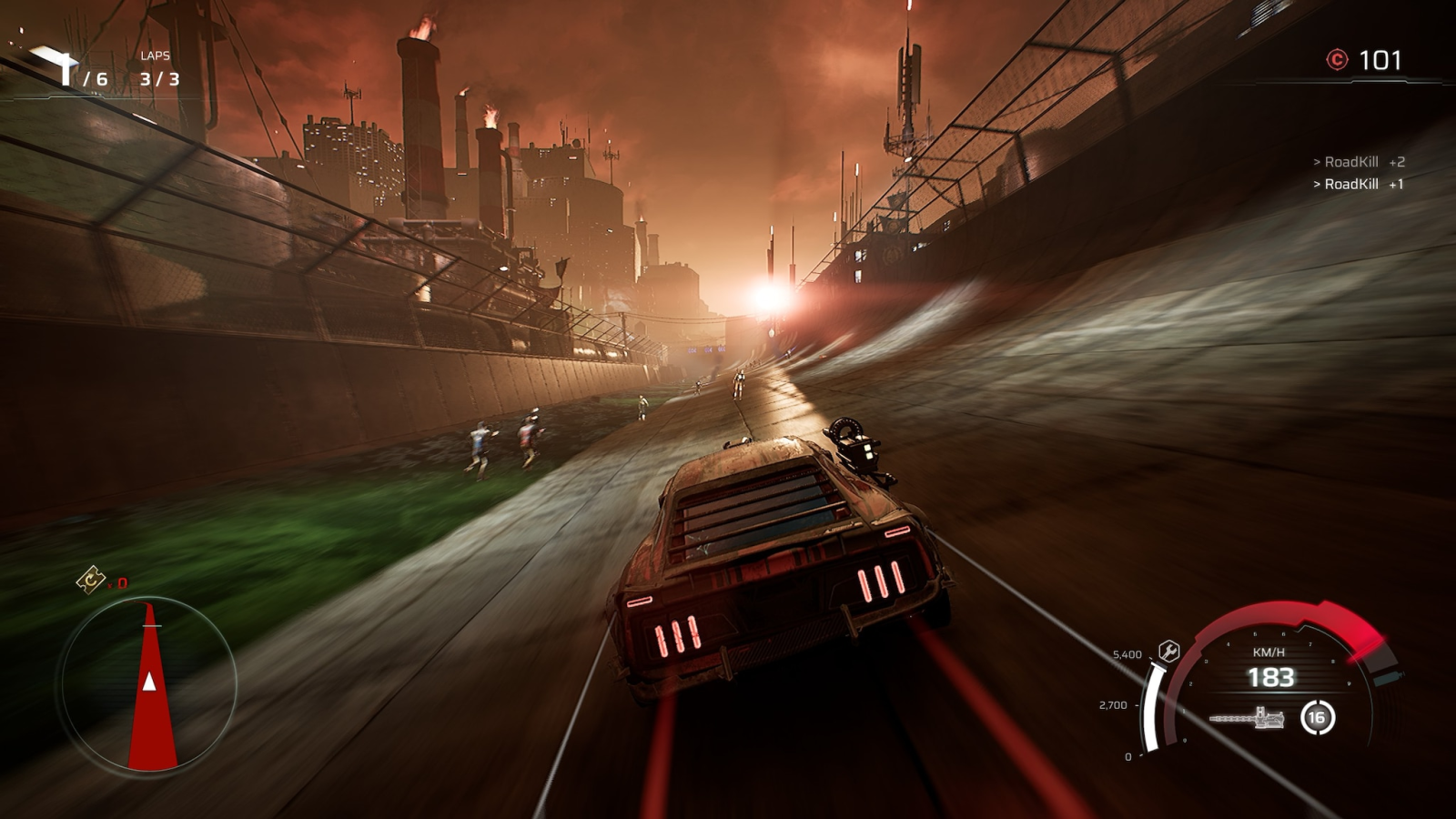Click the wrench repair hexagon icon

pyautogui.click(x=1168, y=651)
